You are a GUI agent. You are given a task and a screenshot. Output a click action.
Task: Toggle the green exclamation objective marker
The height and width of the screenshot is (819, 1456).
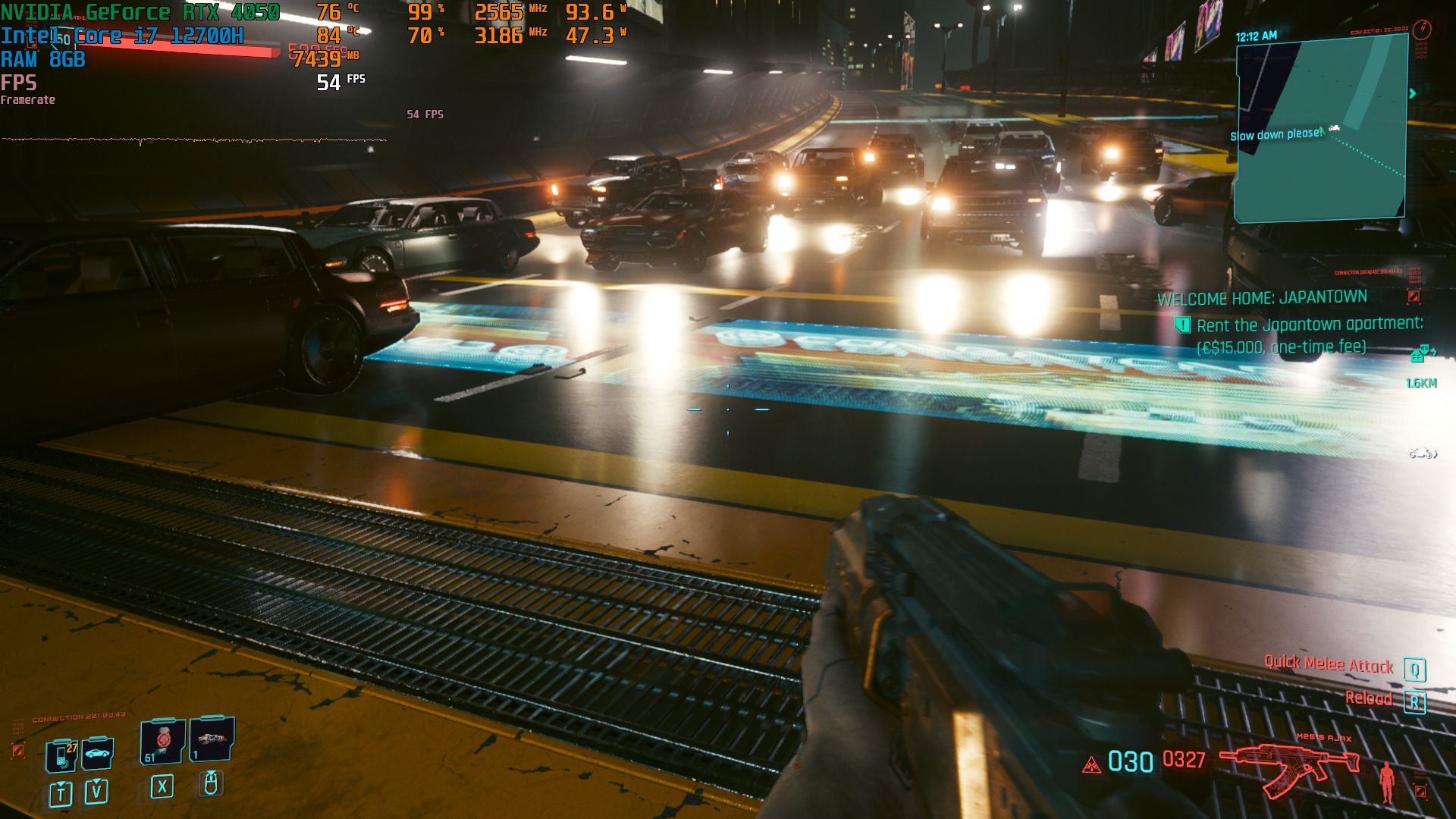click(1183, 325)
